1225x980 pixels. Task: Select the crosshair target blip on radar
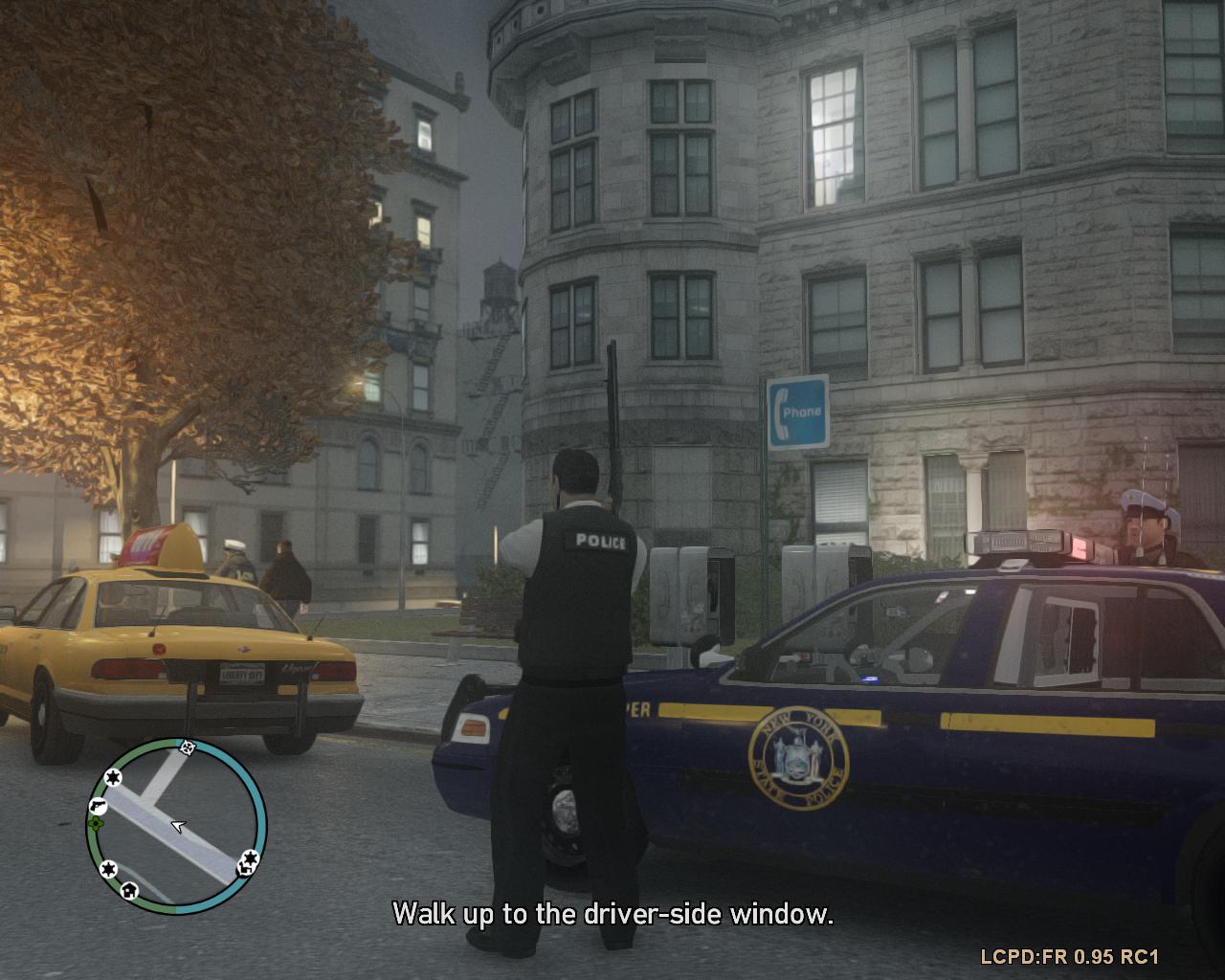188,746
